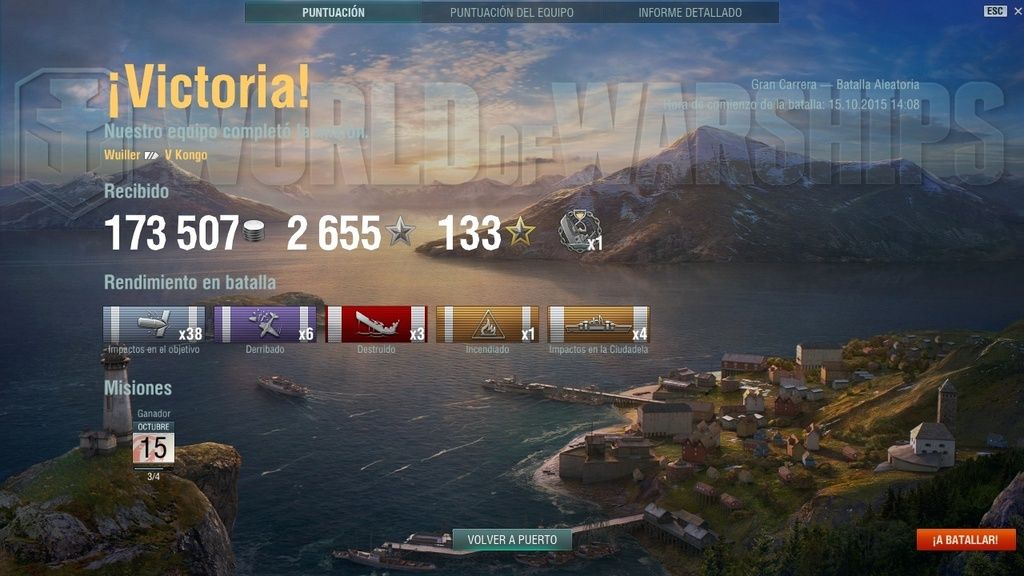The height and width of the screenshot is (576, 1024).
Task: Choose the Impactos en la Ciudadela ribbon
Action: point(599,325)
